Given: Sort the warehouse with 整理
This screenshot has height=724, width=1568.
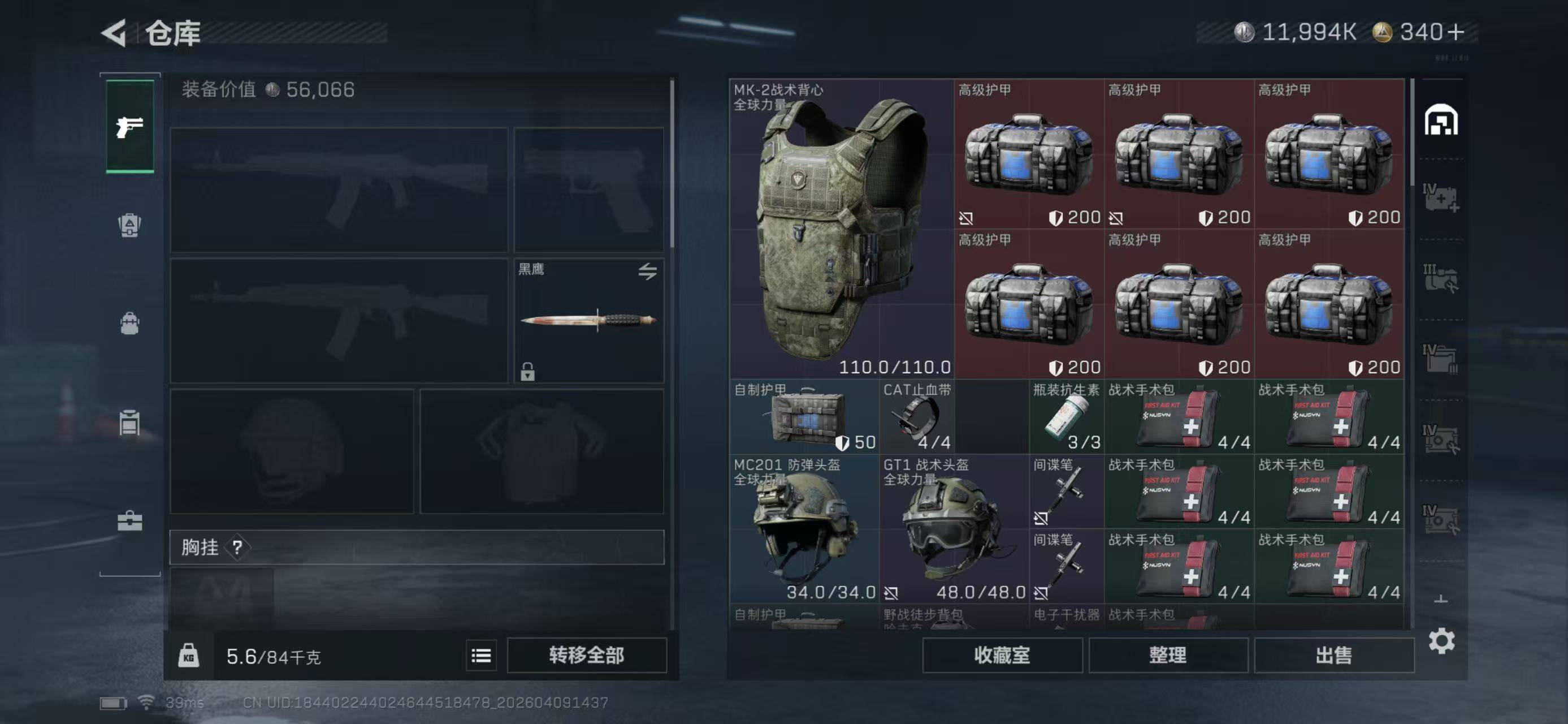Looking at the screenshot, I should [1167, 655].
